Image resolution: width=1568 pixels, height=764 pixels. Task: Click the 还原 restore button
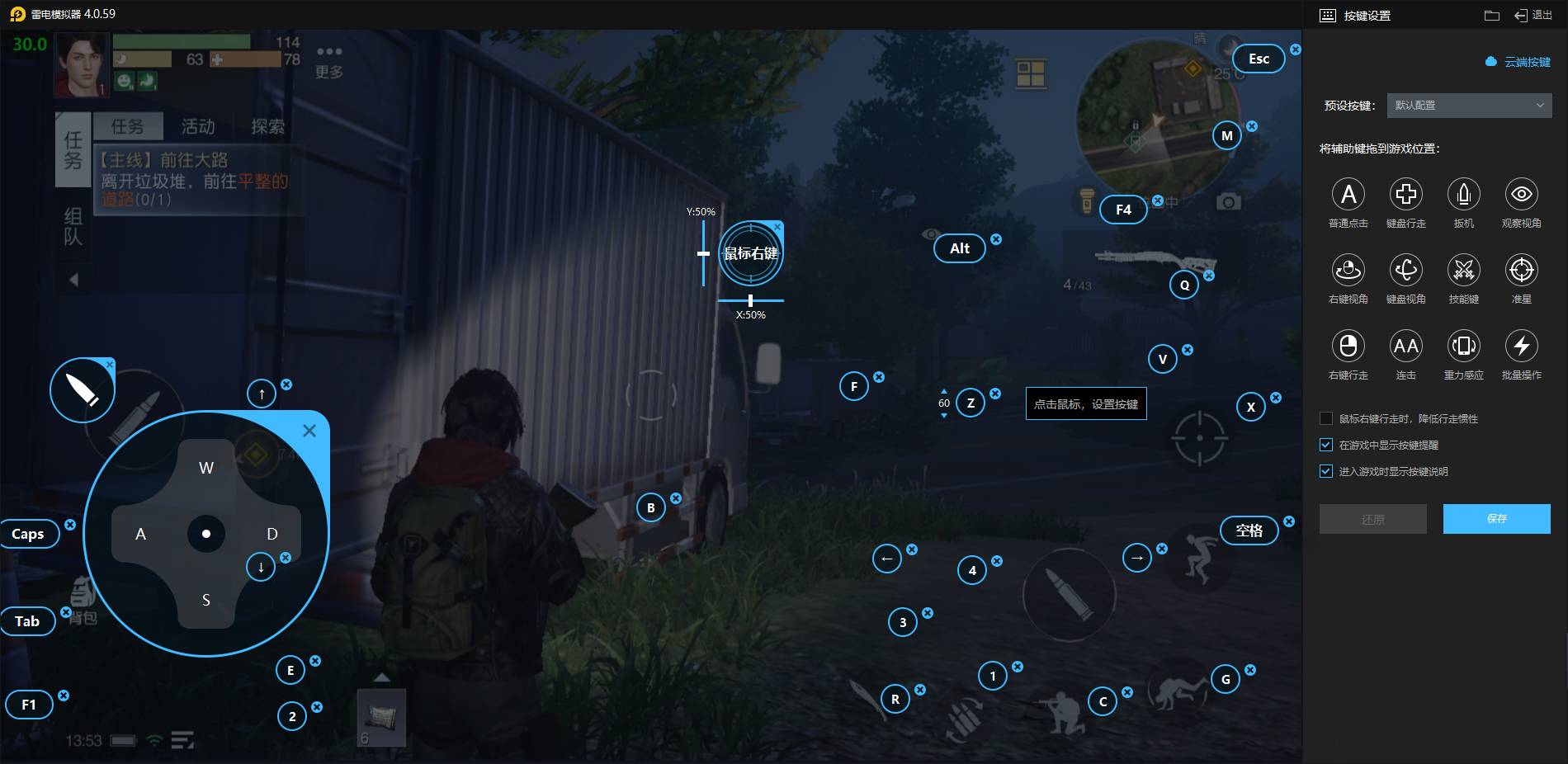pyautogui.click(x=1372, y=519)
